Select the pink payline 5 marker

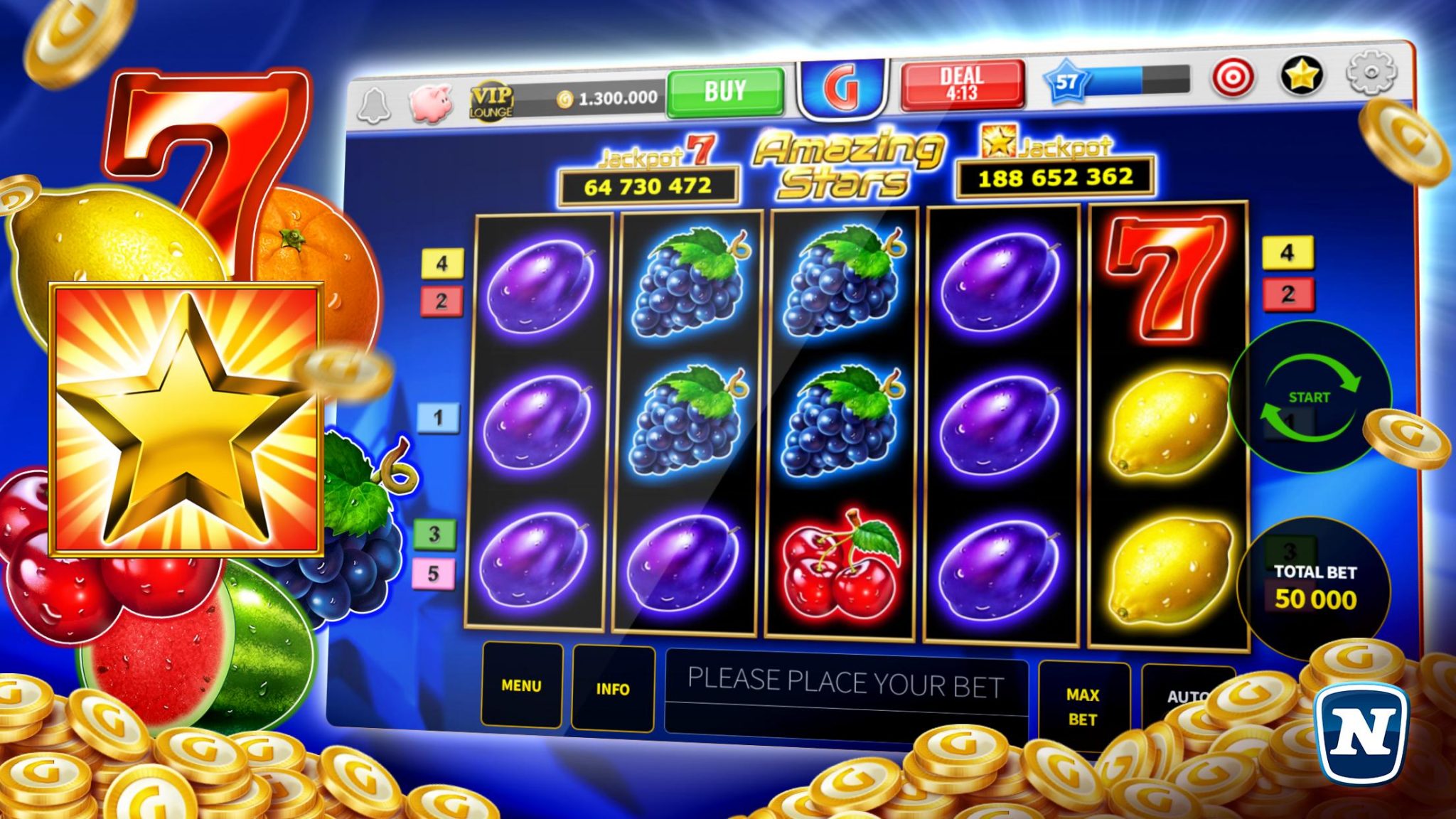pyautogui.click(x=433, y=574)
